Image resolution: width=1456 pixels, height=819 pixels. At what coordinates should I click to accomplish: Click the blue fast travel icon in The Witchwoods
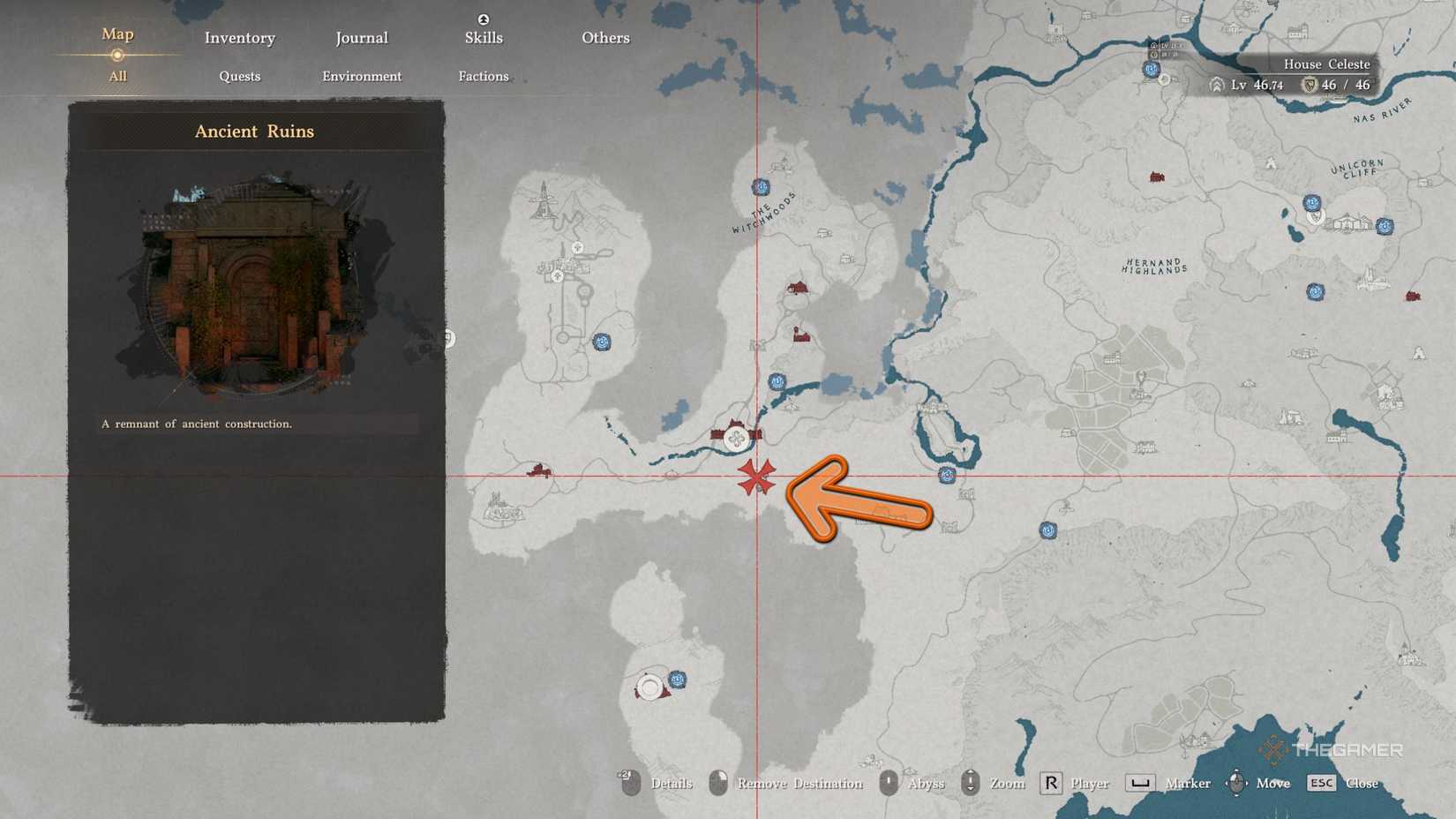[x=760, y=187]
